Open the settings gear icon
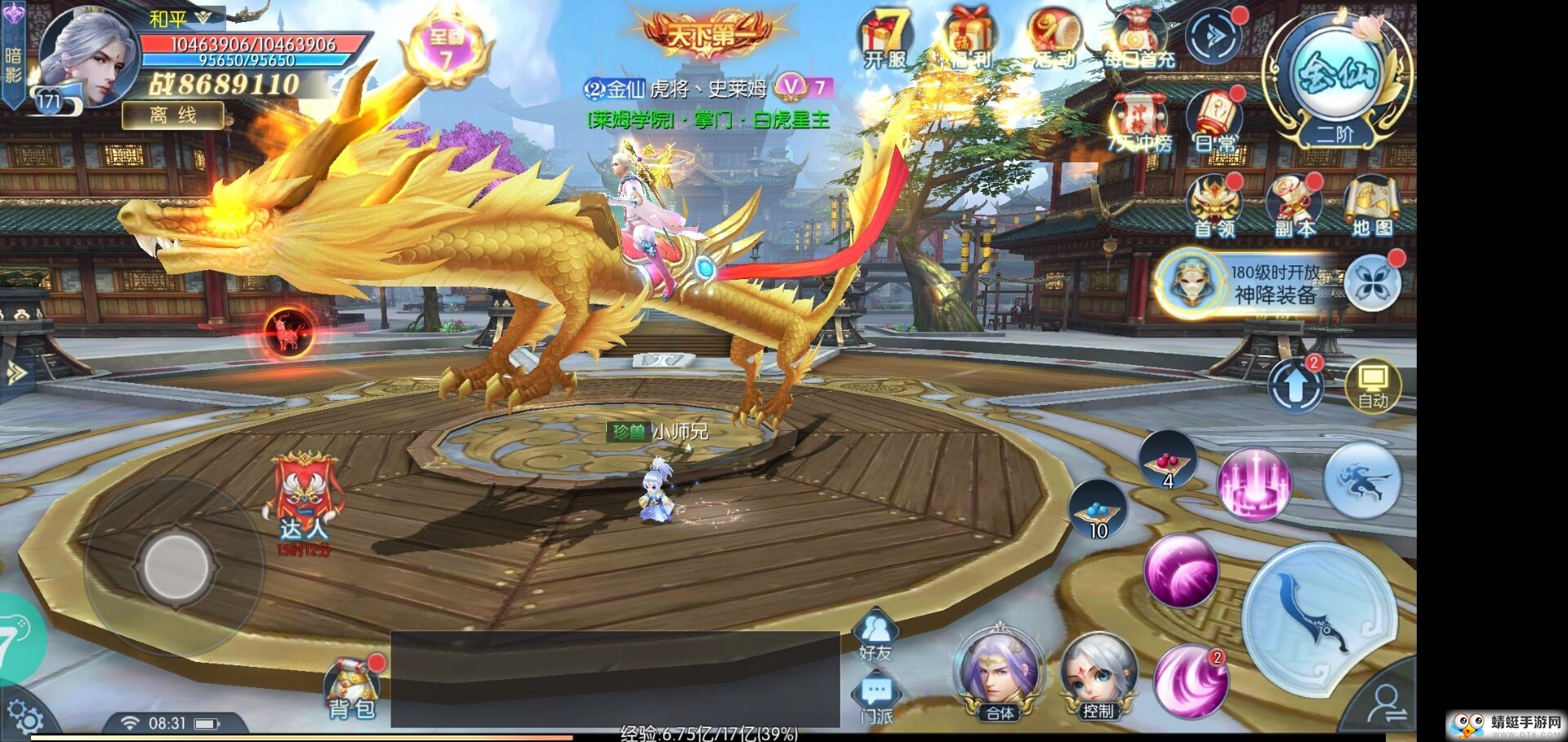 [24, 718]
